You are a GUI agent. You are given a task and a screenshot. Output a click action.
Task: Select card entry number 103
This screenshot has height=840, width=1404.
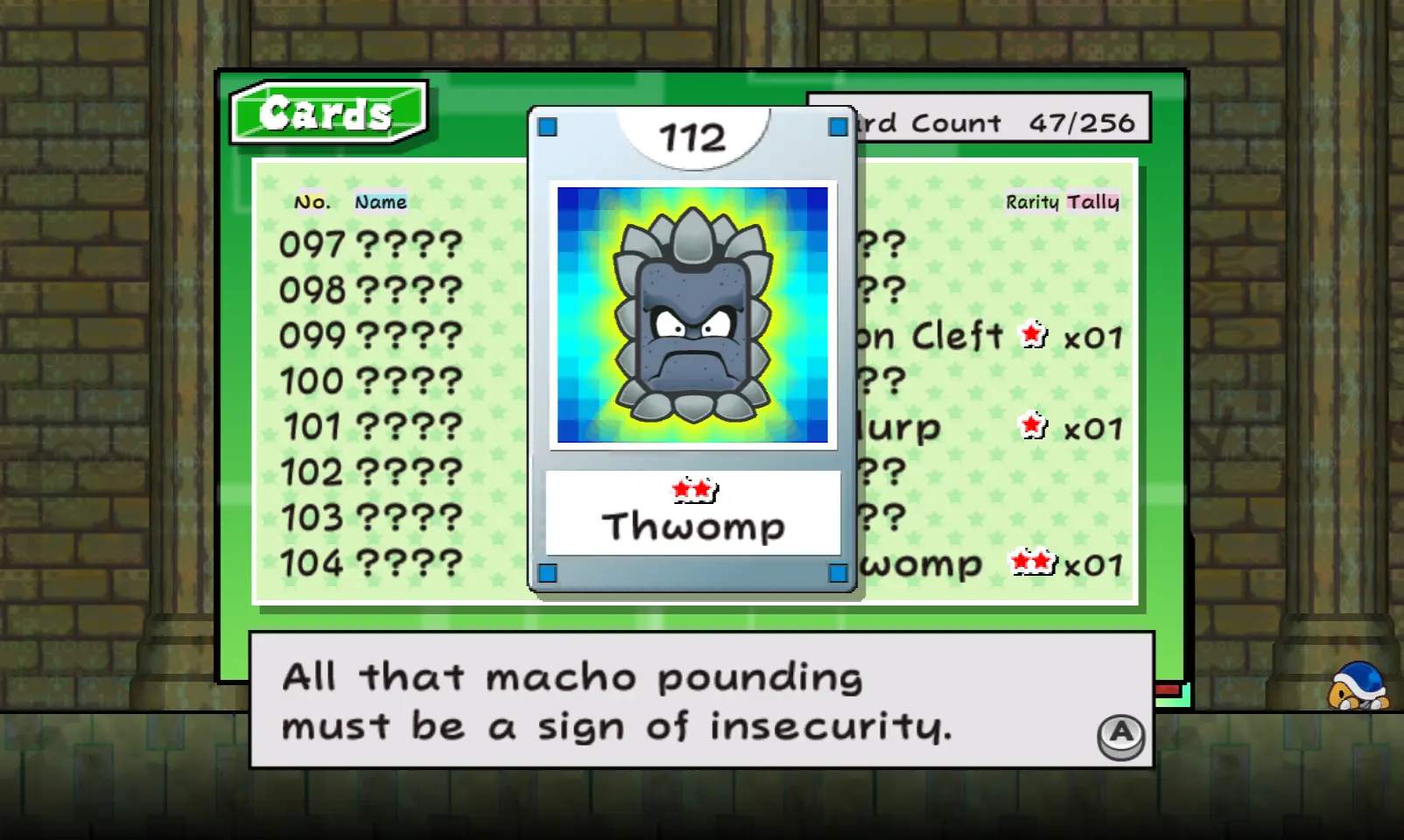pyautogui.click(x=370, y=517)
